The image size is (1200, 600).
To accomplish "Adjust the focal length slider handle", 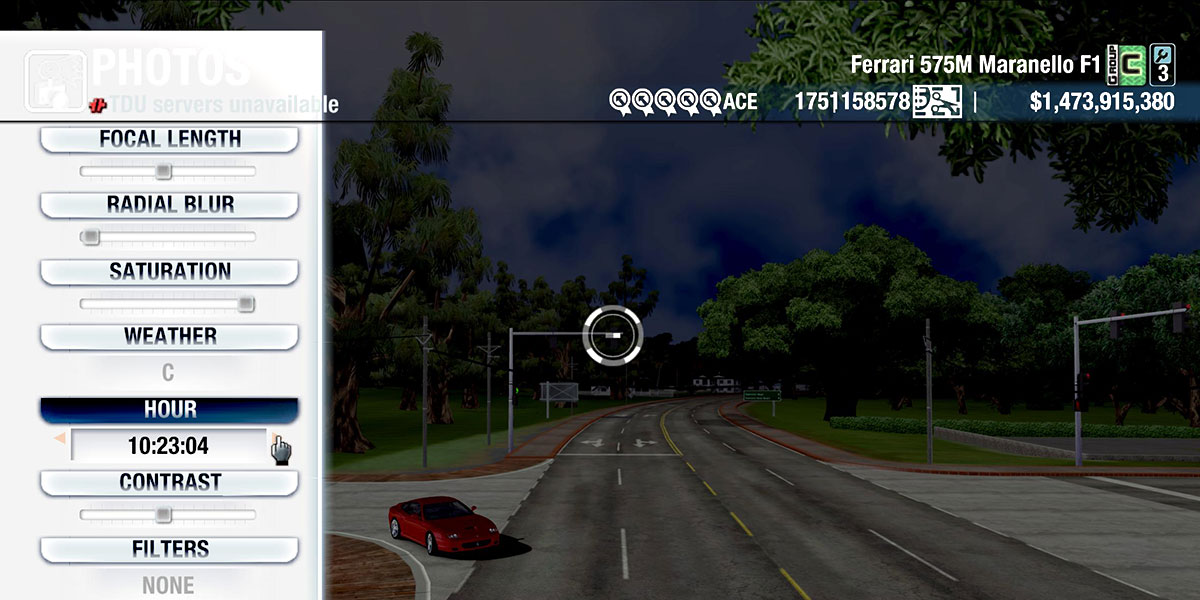I will click(164, 172).
